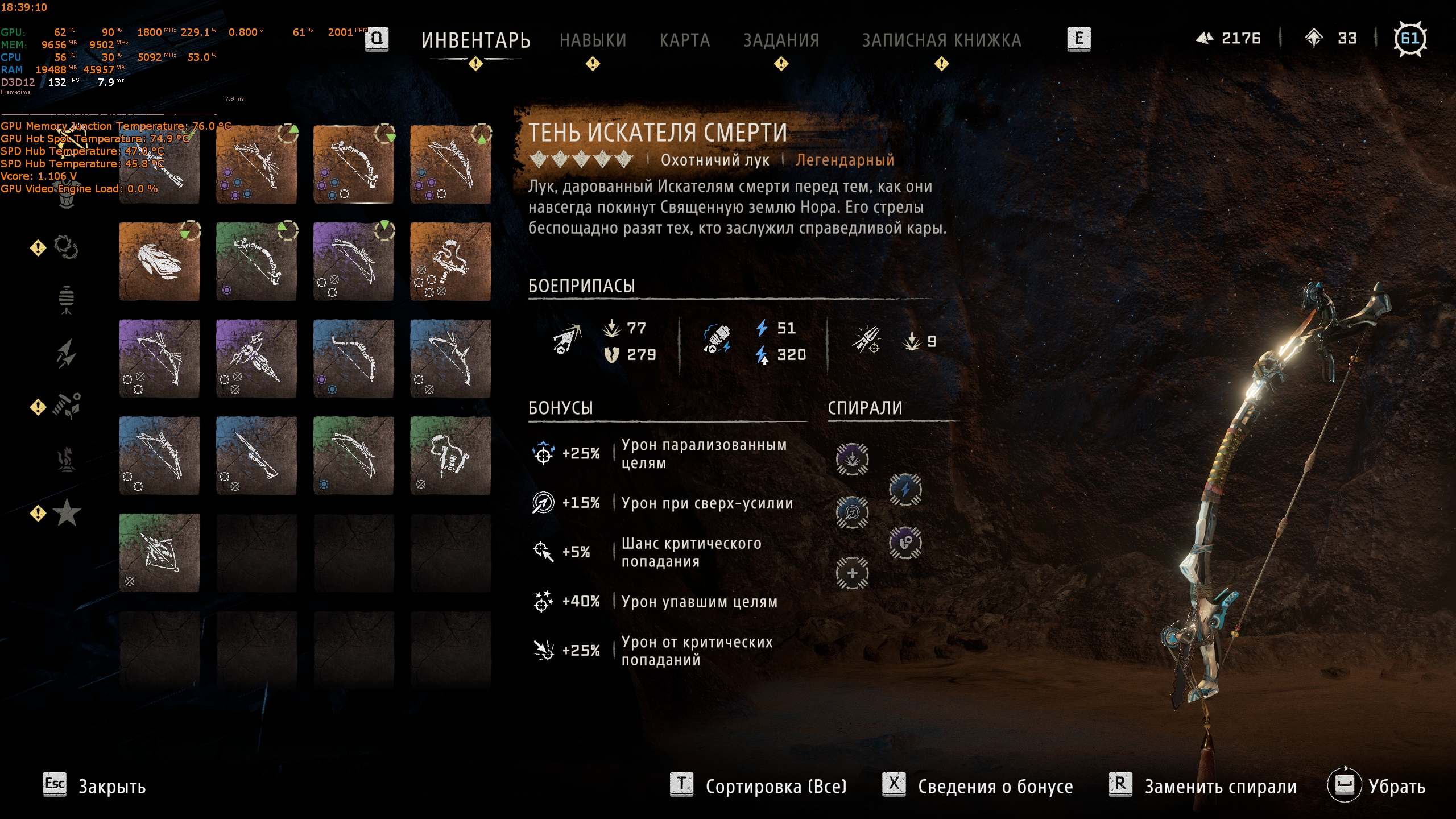Open the star special items category
The height and width of the screenshot is (819, 1456).
(x=67, y=513)
